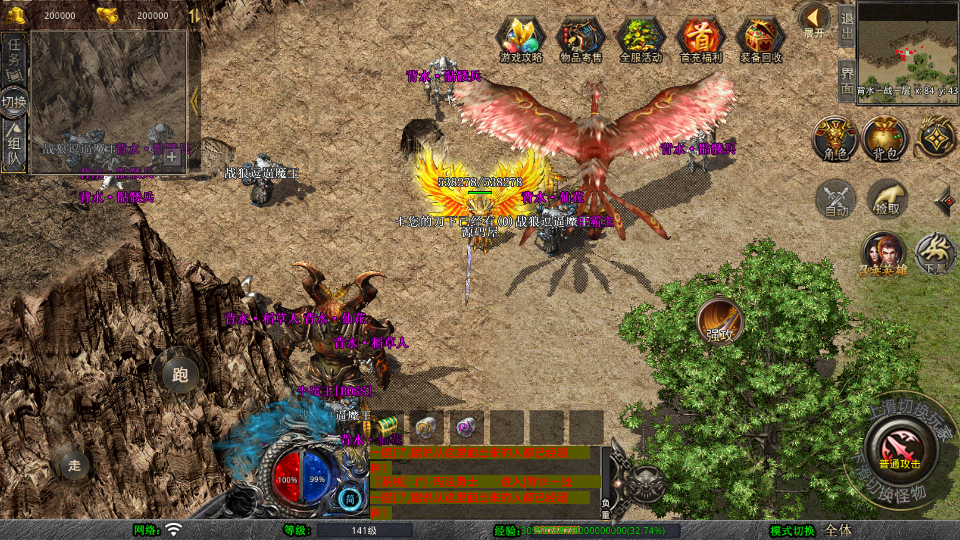Select the 走 walk movement button
960x540 pixels.
pos(73,463)
